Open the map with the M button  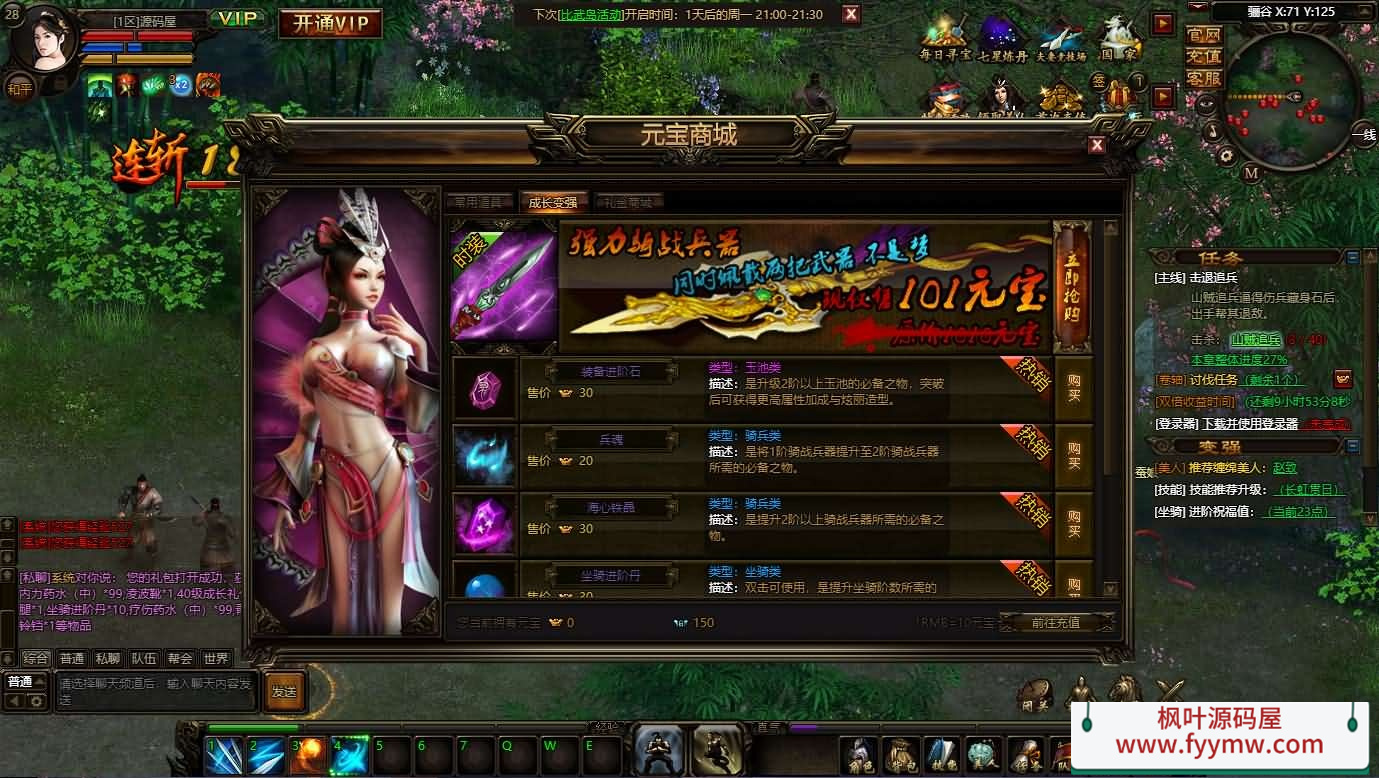pyautogui.click(x=1251, y=172)
